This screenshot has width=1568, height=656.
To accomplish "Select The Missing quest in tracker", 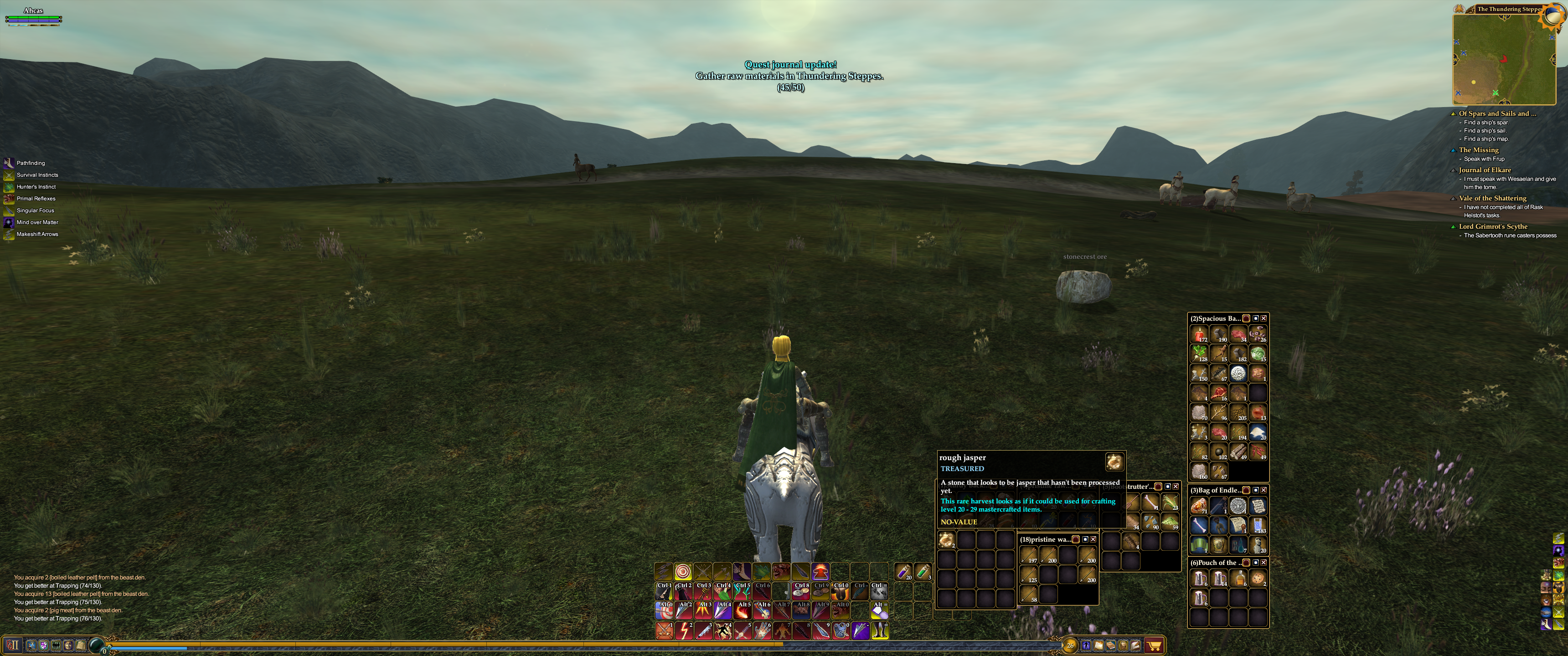I will (x=1479, y=150).
